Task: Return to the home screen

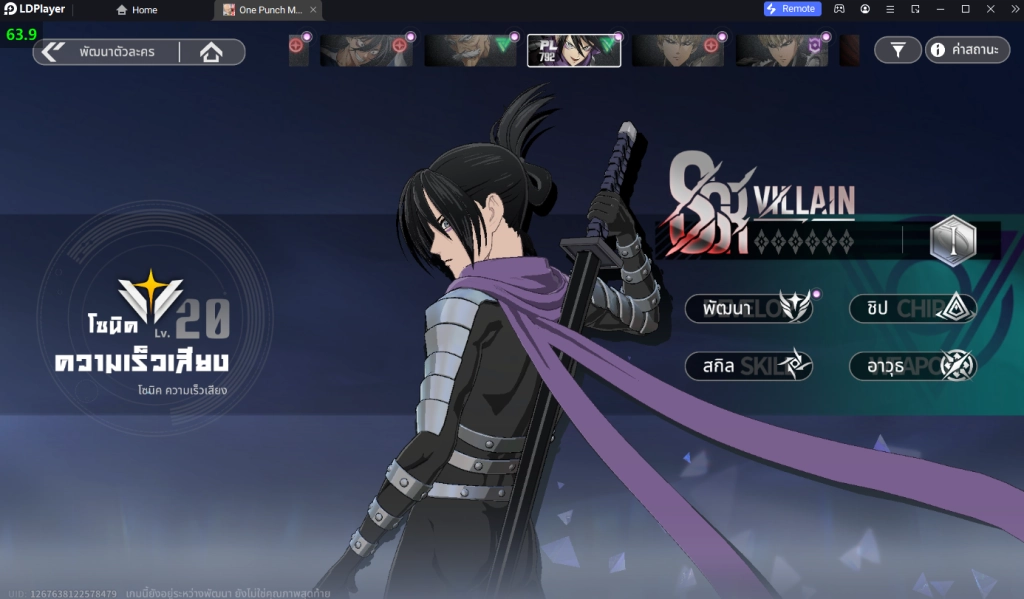Action: [211, 52]
